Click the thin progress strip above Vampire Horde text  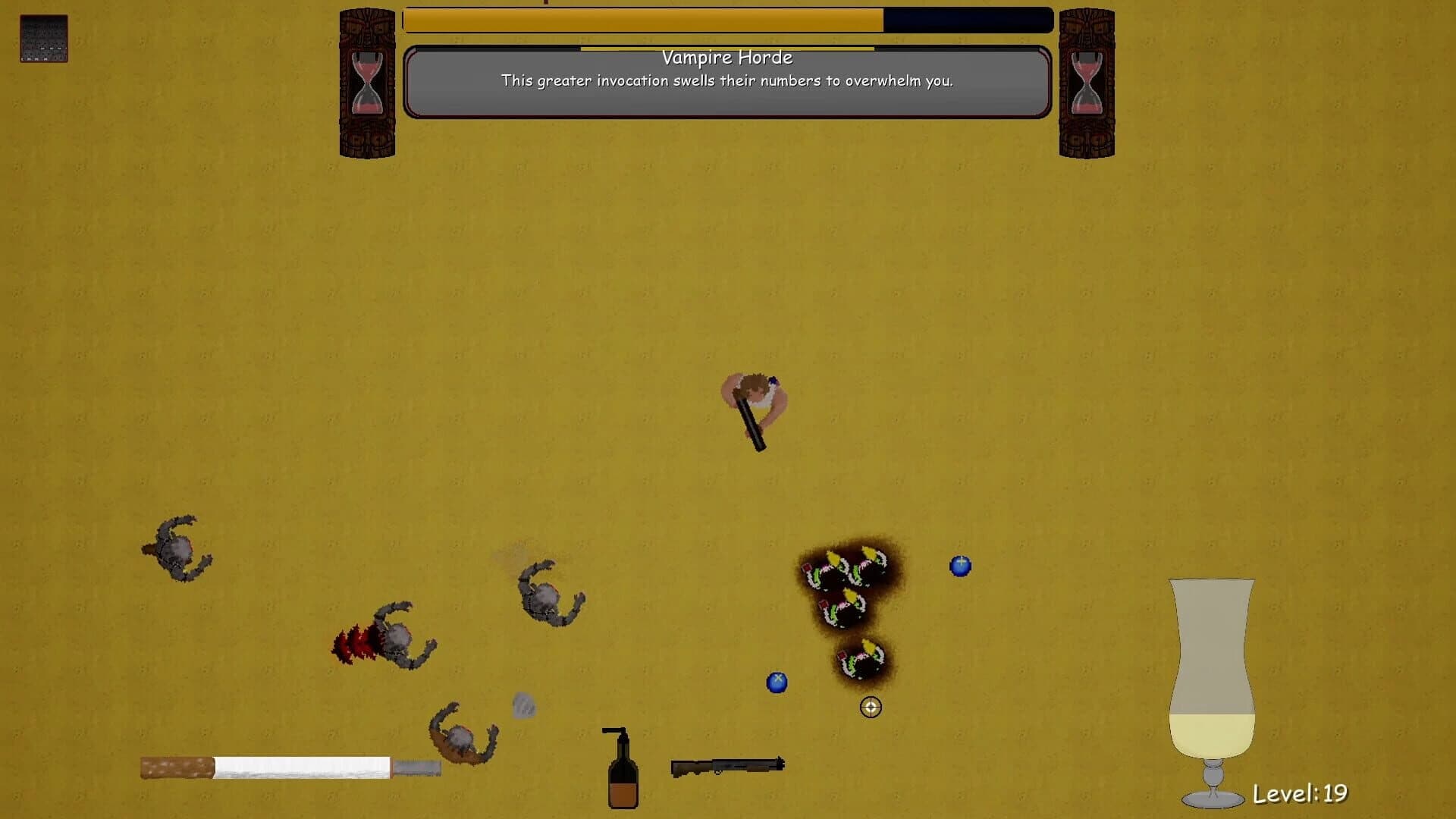tap(726, 47)
